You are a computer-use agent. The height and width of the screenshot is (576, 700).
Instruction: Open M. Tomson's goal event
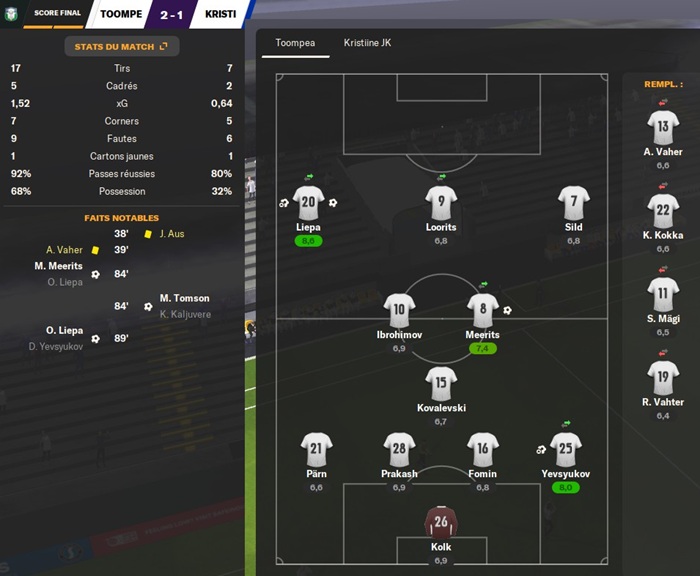tap(184, 298)
